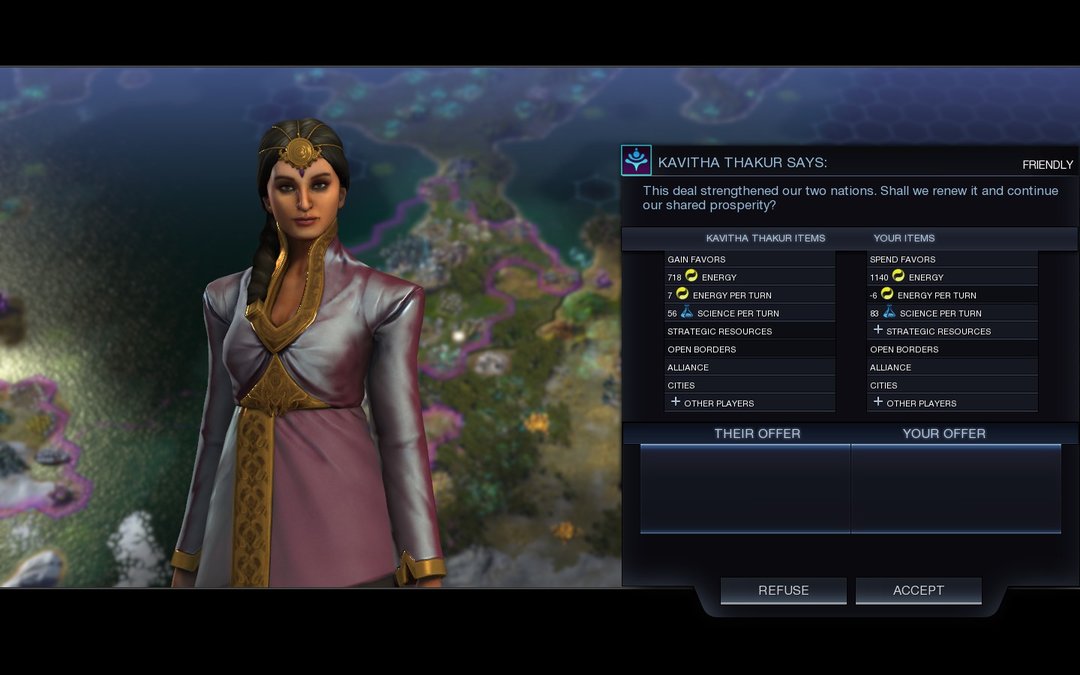
Task: Select Alliance under Kavitha Thakur items
Action: click(749, 367)
